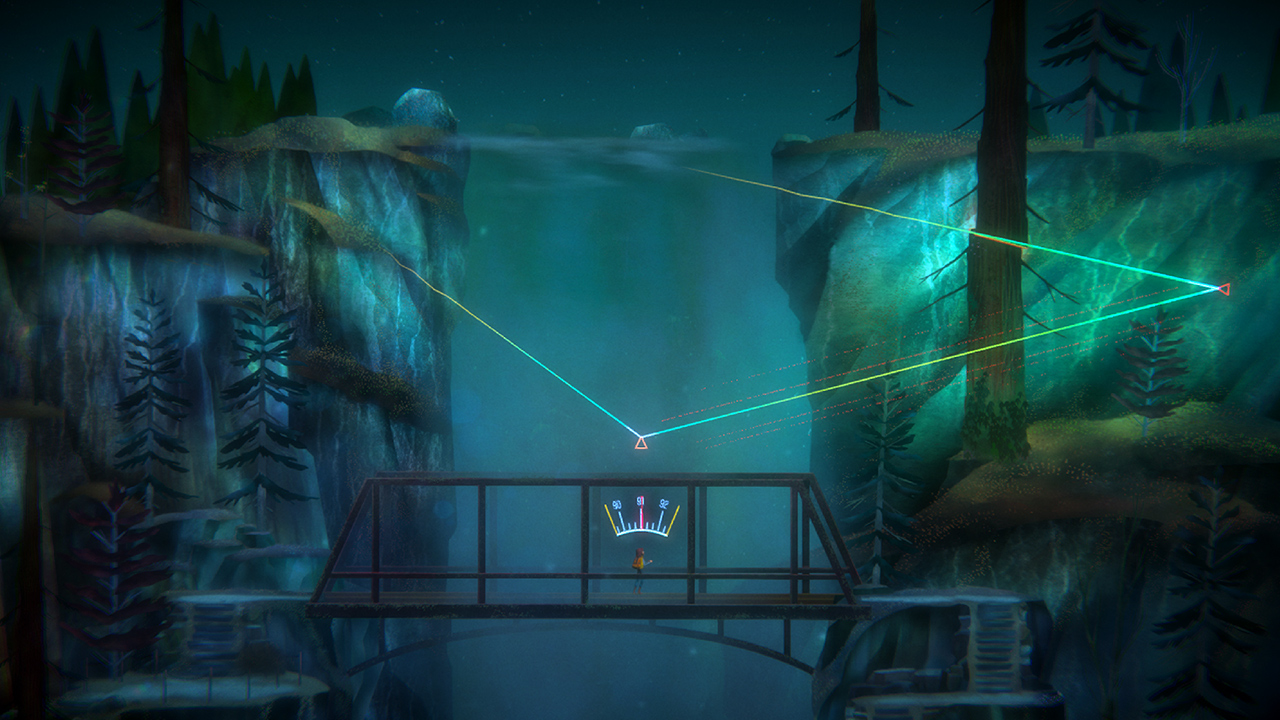Click the 92 frequency mark on the dial
Screen dimensions: 1280x720
(x=664, y=504)
